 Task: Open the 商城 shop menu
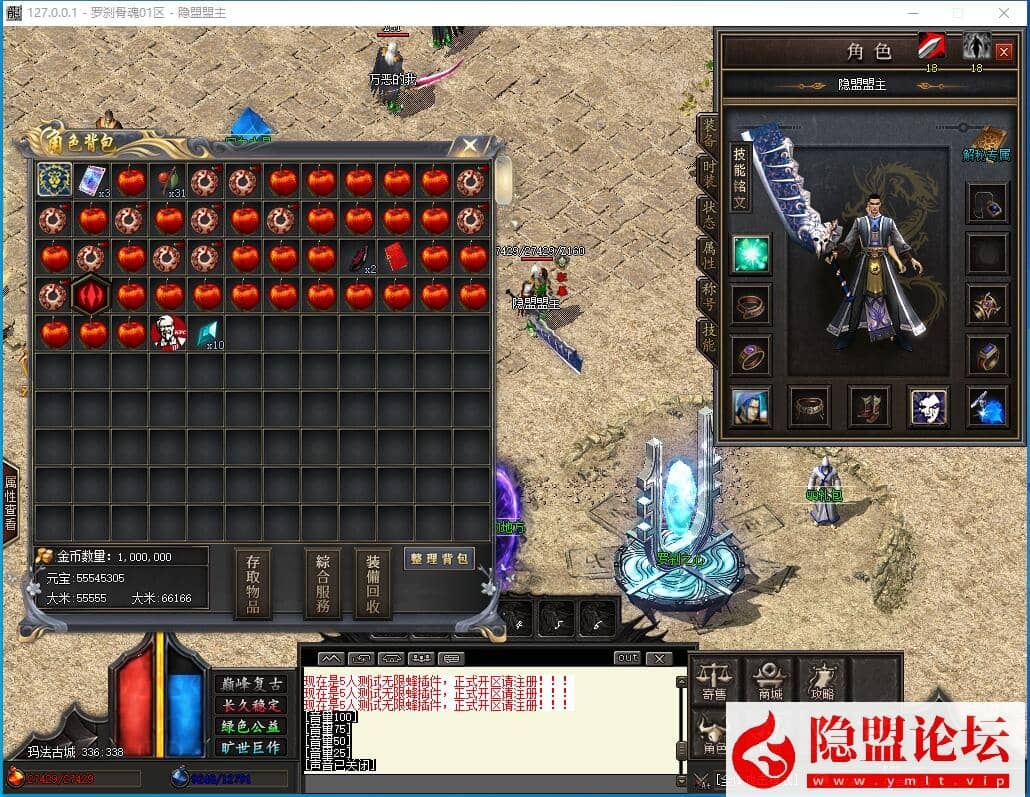point(770,680)
